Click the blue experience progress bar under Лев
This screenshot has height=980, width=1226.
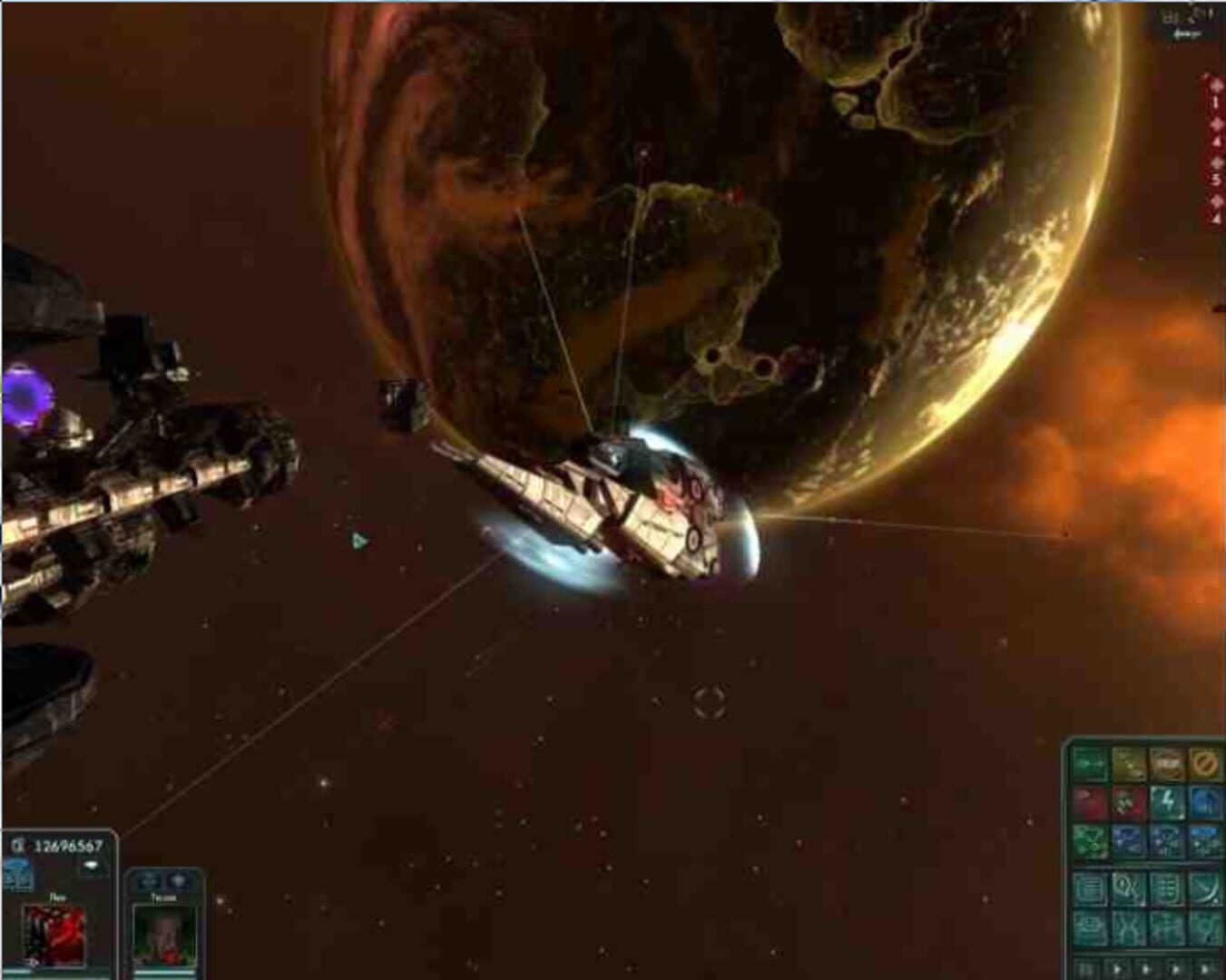click(x=54, y=973)
